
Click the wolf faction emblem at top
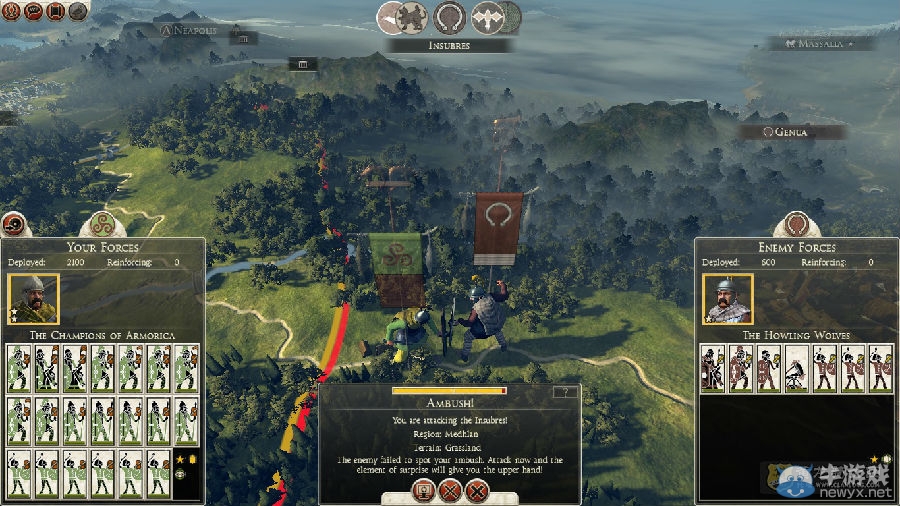click(x=411, y=17)
